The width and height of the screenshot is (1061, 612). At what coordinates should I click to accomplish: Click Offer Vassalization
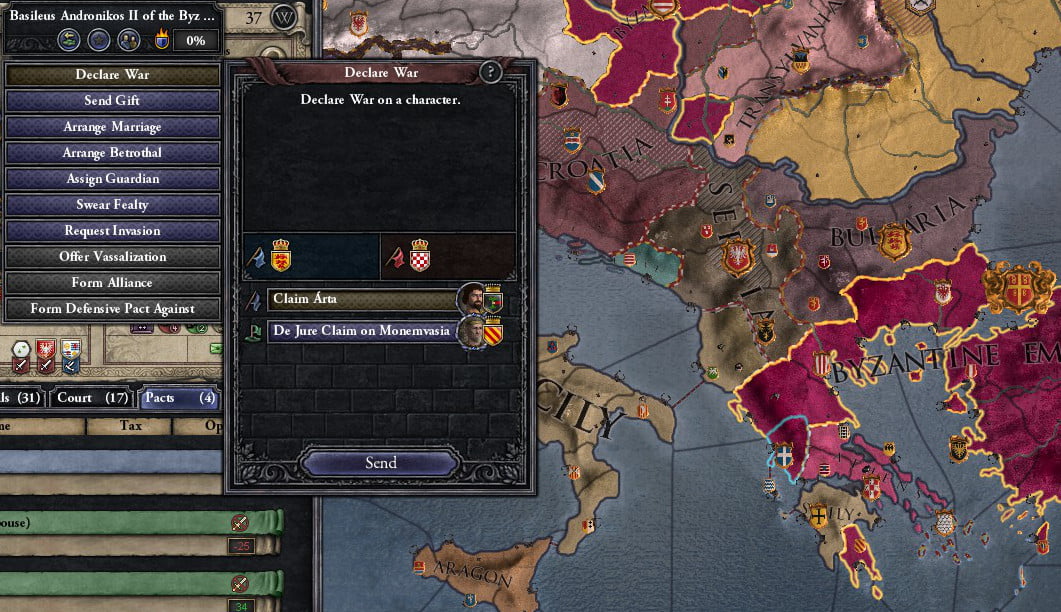click(112, 257)
